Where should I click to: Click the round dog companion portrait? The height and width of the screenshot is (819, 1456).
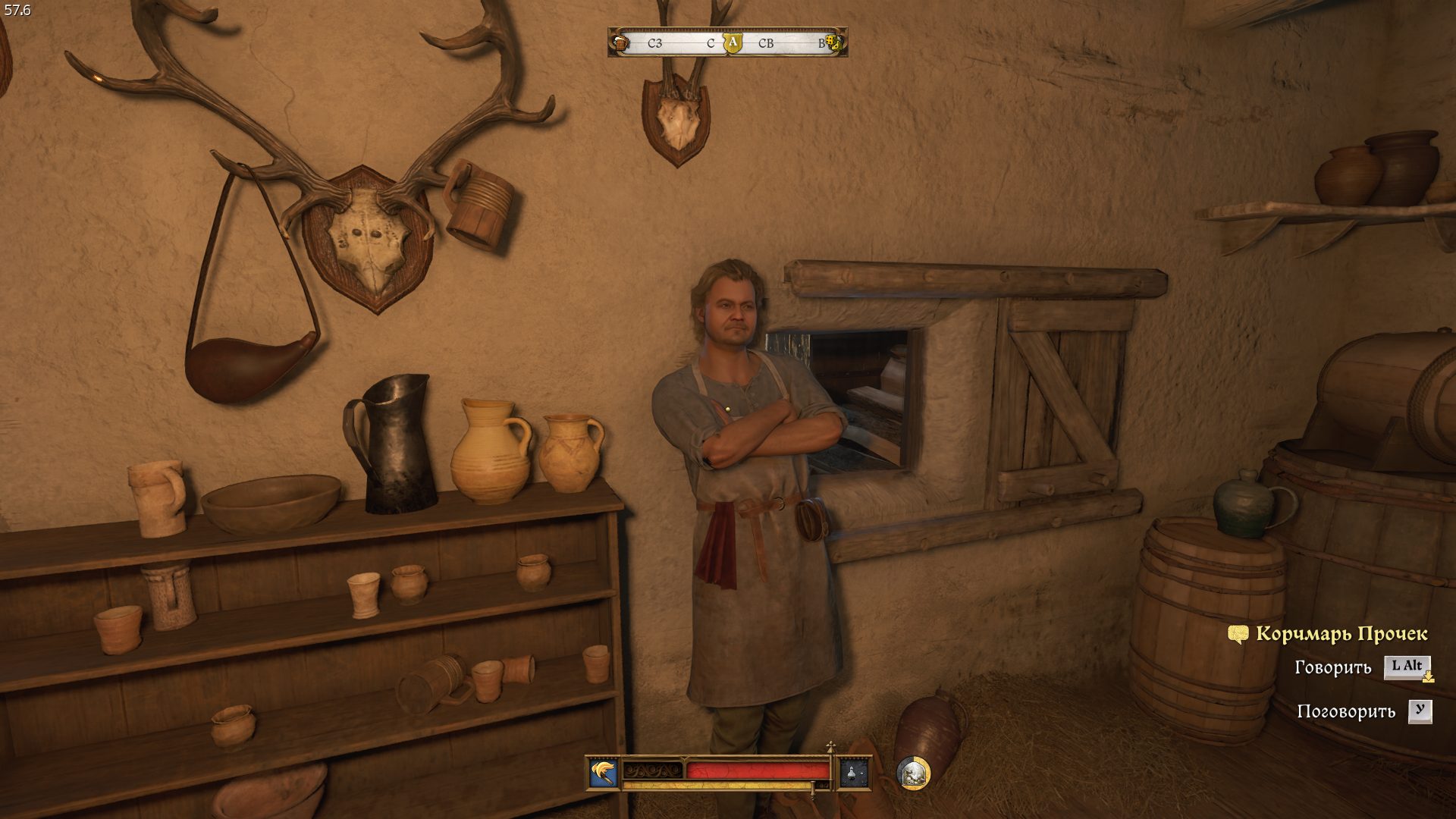[913, 773]
